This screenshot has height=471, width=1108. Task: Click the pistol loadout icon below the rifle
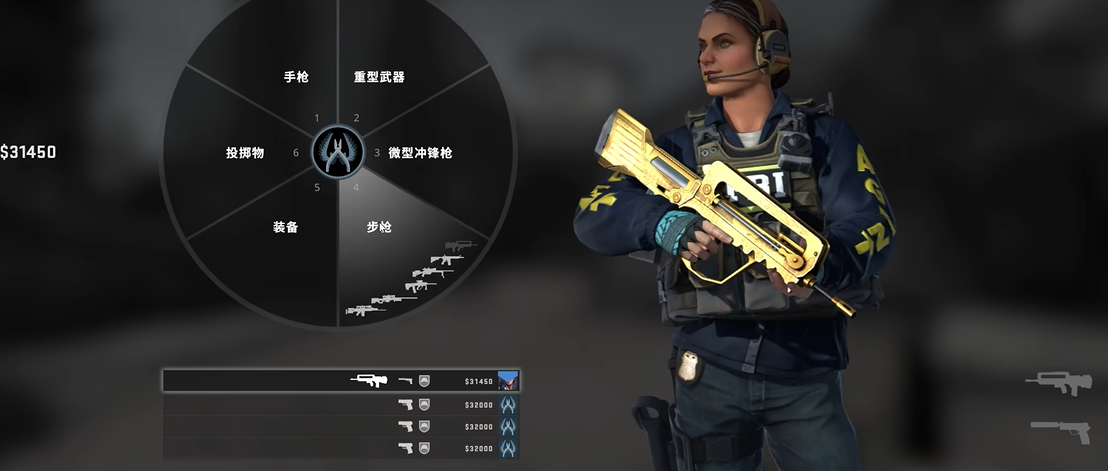(1059, 428)
